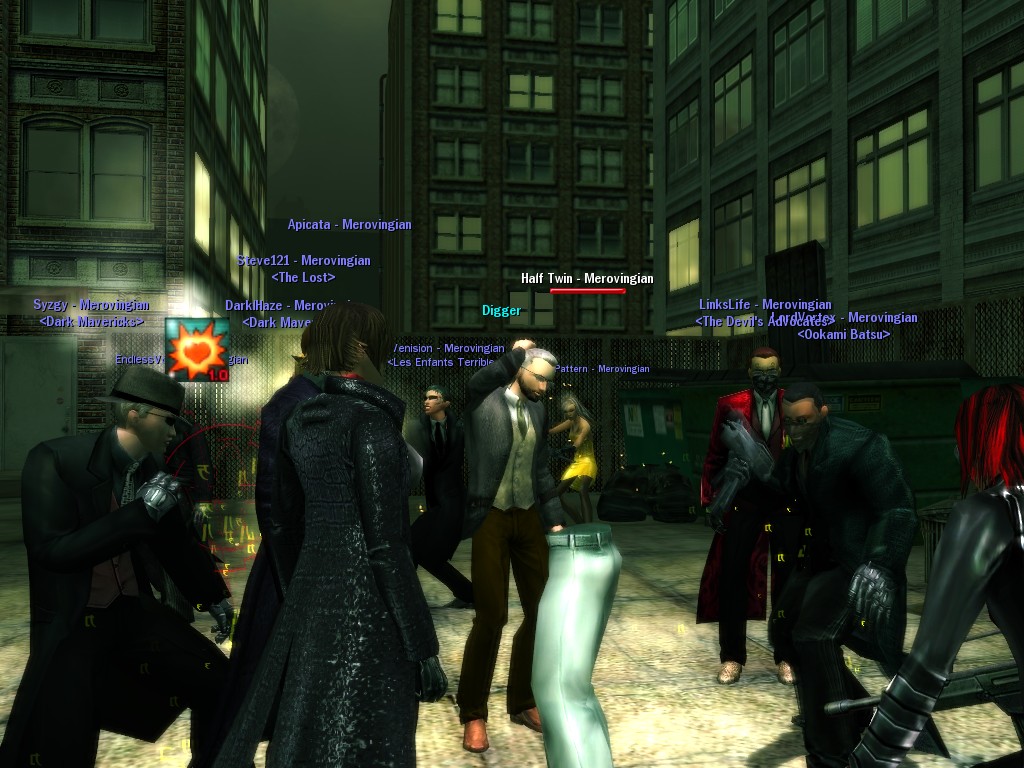Select the Half Twin - Merovingian nameplate
Image resolution: width=1024 pixels, height=768 pixels.
pos(587,278)
